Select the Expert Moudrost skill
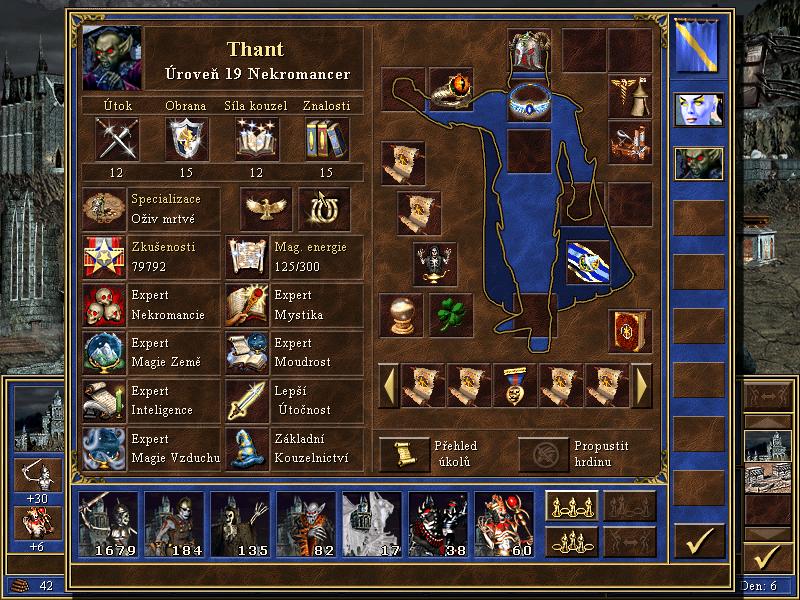 click(247, 352)
